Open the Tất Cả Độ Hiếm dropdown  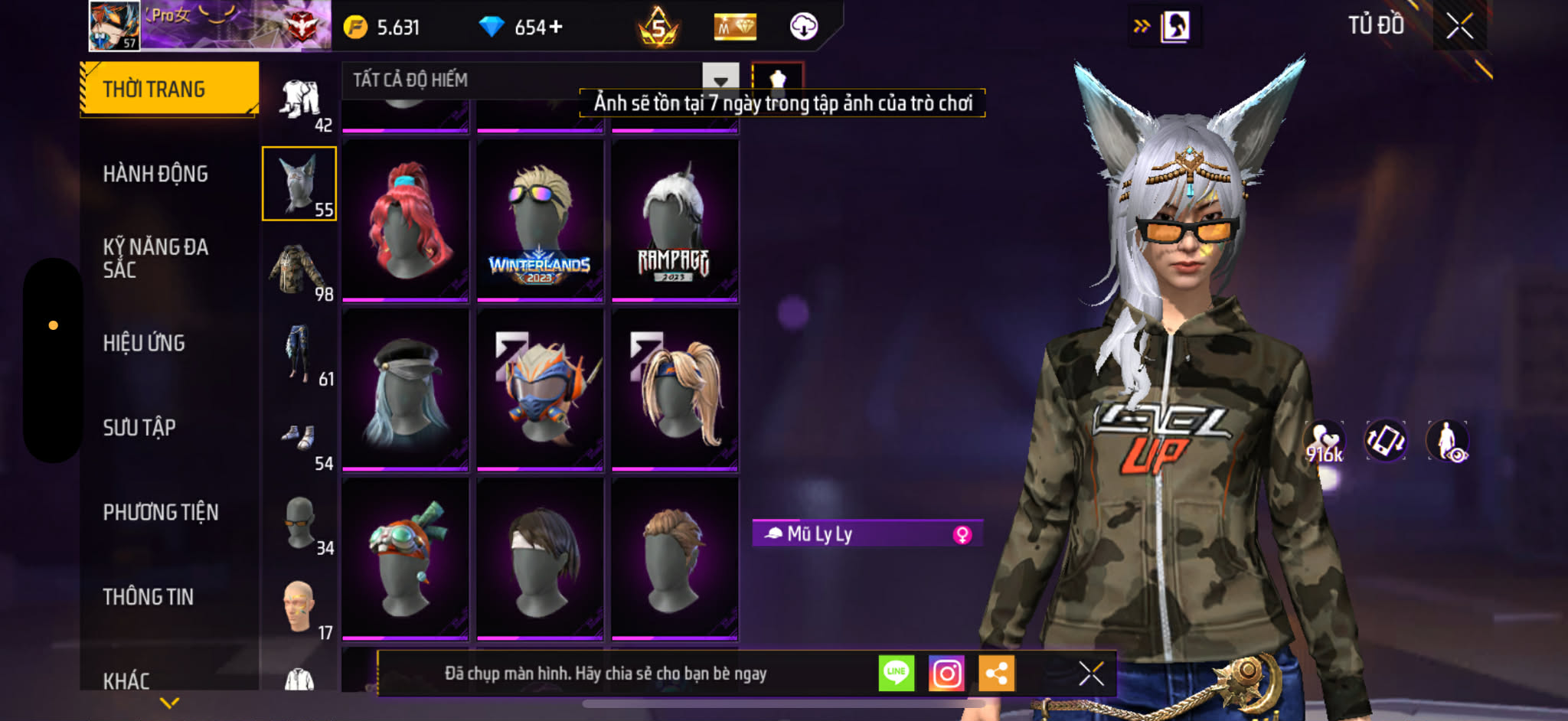(720, 80)
